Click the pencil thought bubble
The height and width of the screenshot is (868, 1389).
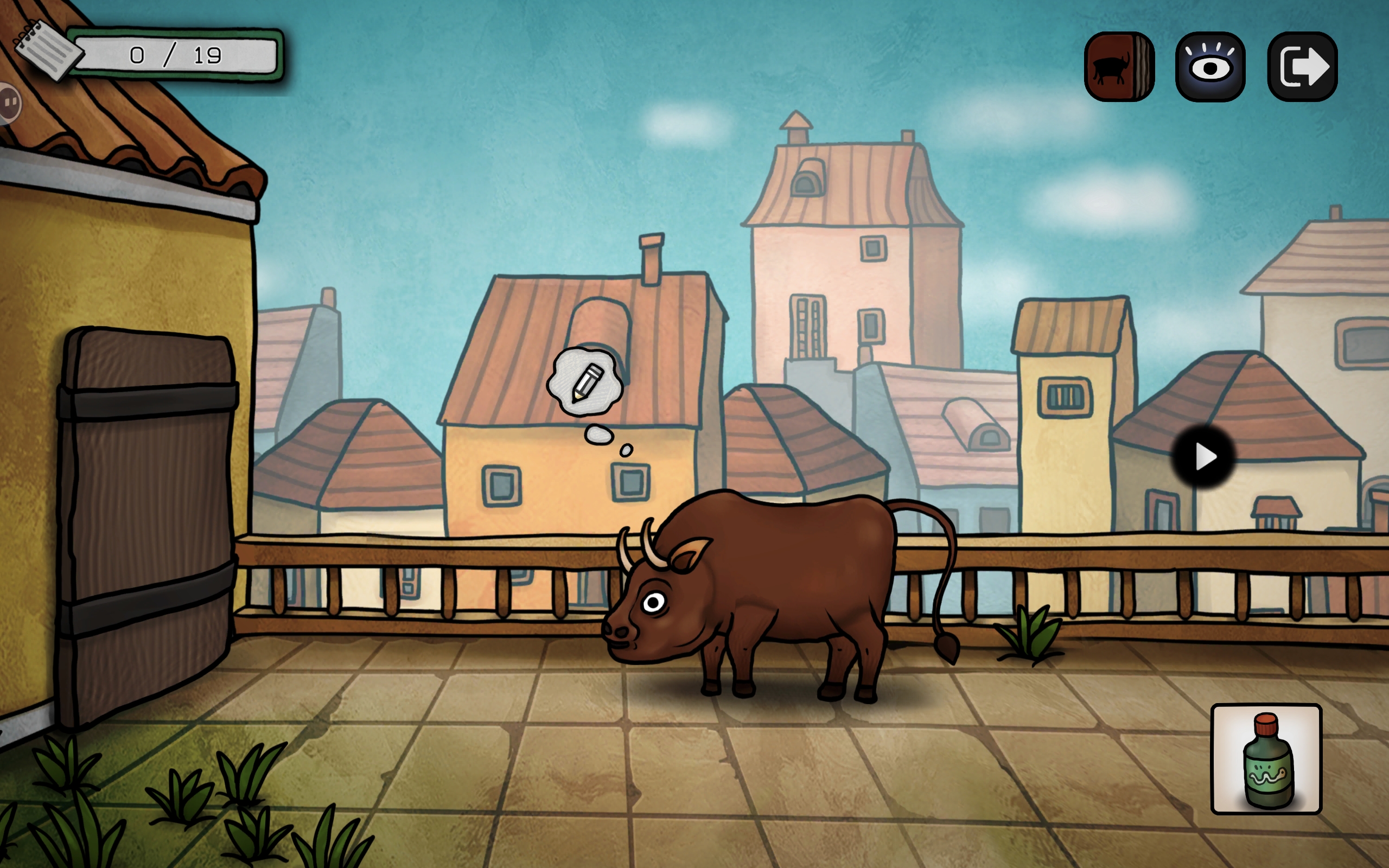[x=585, y=382]
